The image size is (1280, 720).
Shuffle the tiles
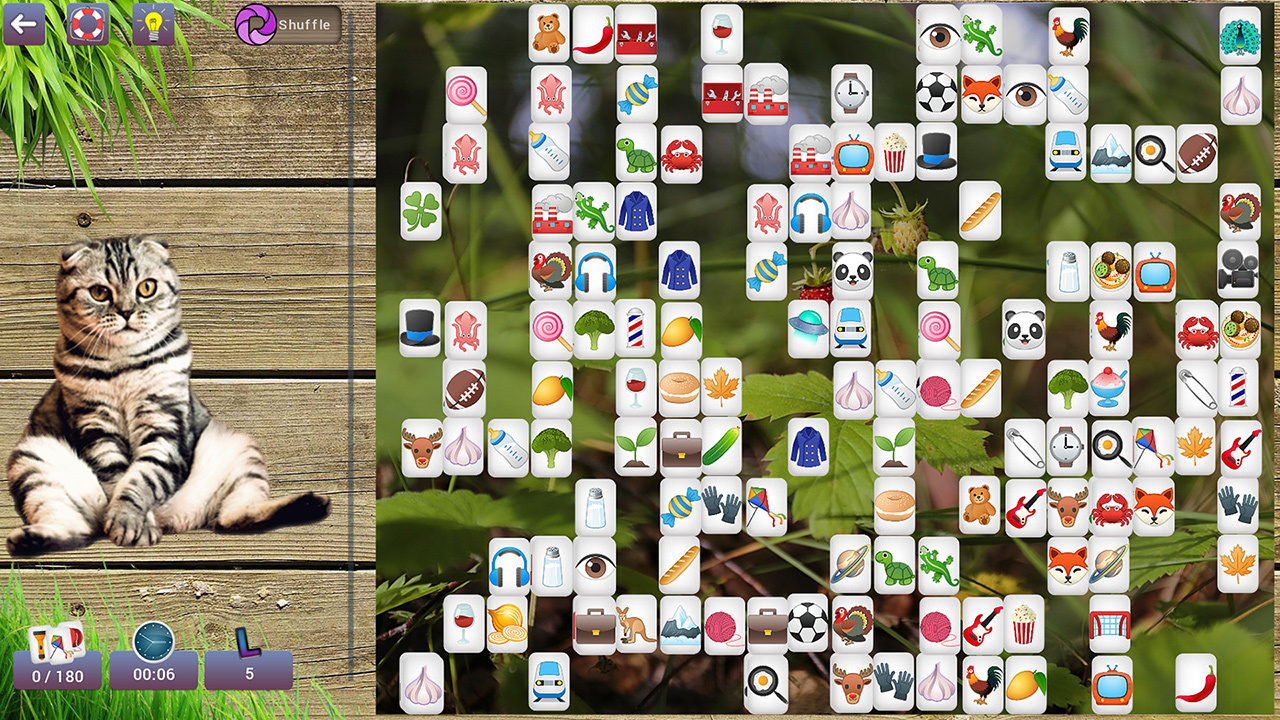tap(288, 25)
